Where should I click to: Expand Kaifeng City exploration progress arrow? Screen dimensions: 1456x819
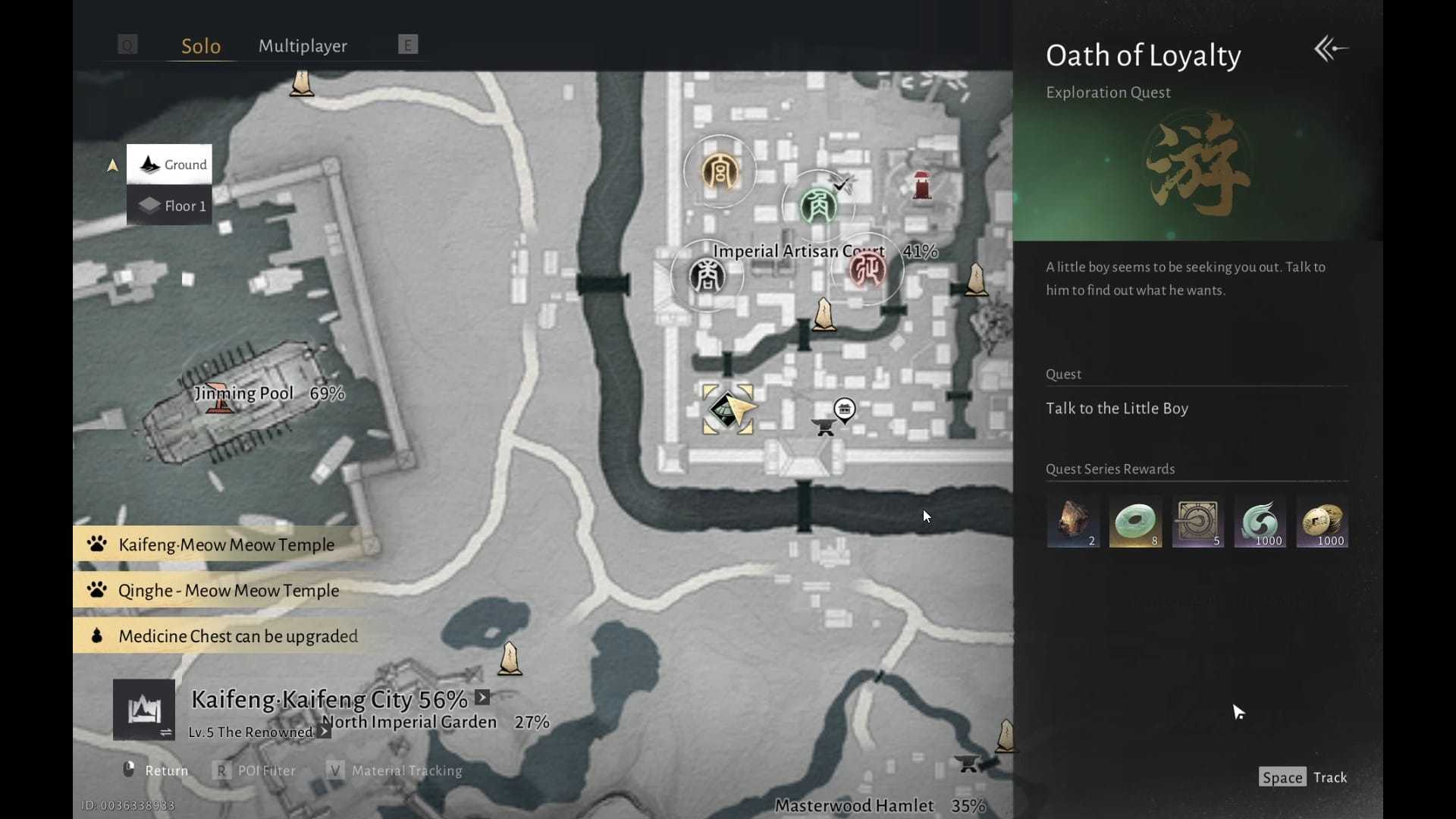pos(482,698)
